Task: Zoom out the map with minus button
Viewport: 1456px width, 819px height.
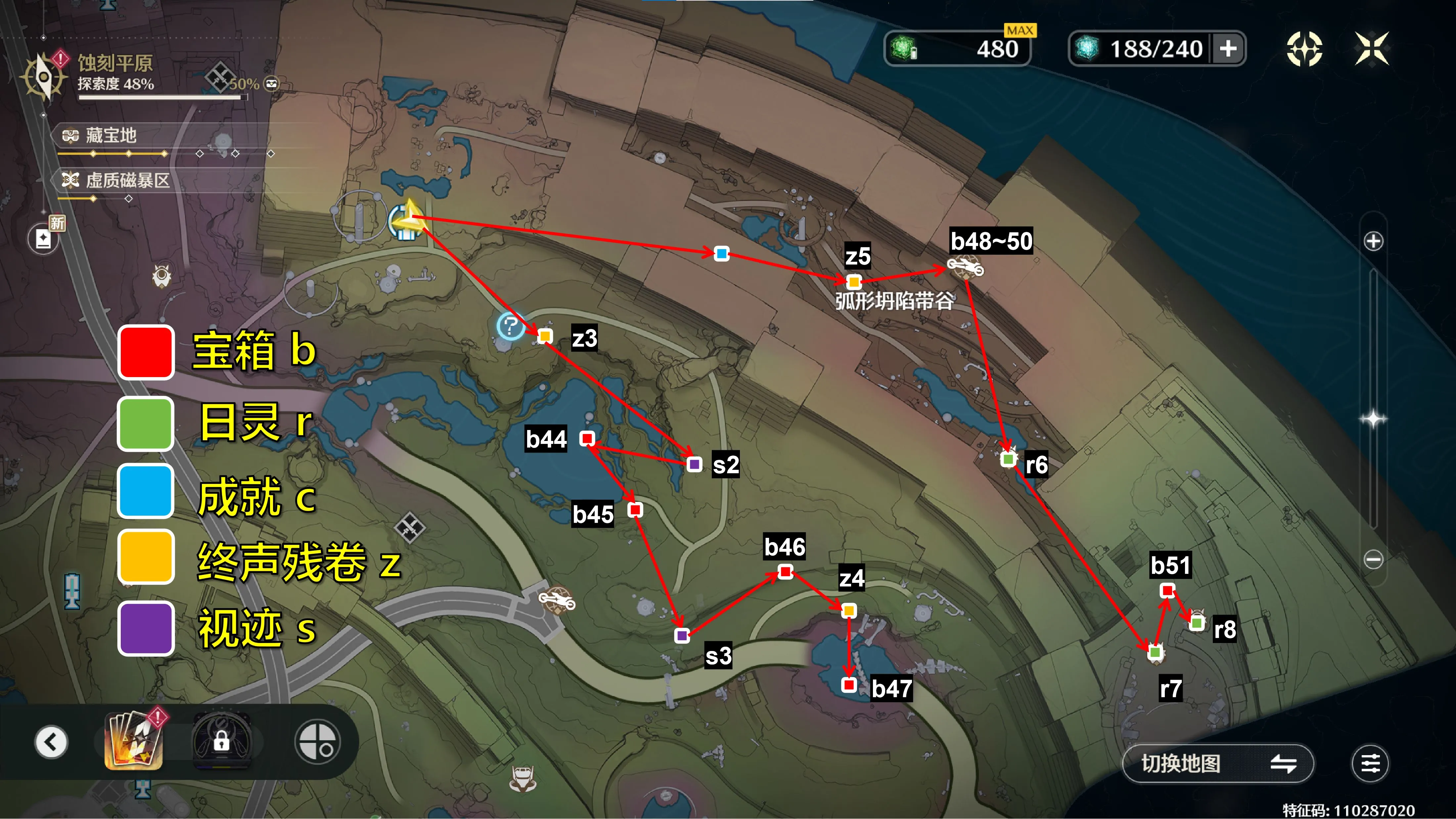Action: pos(1373,559)
